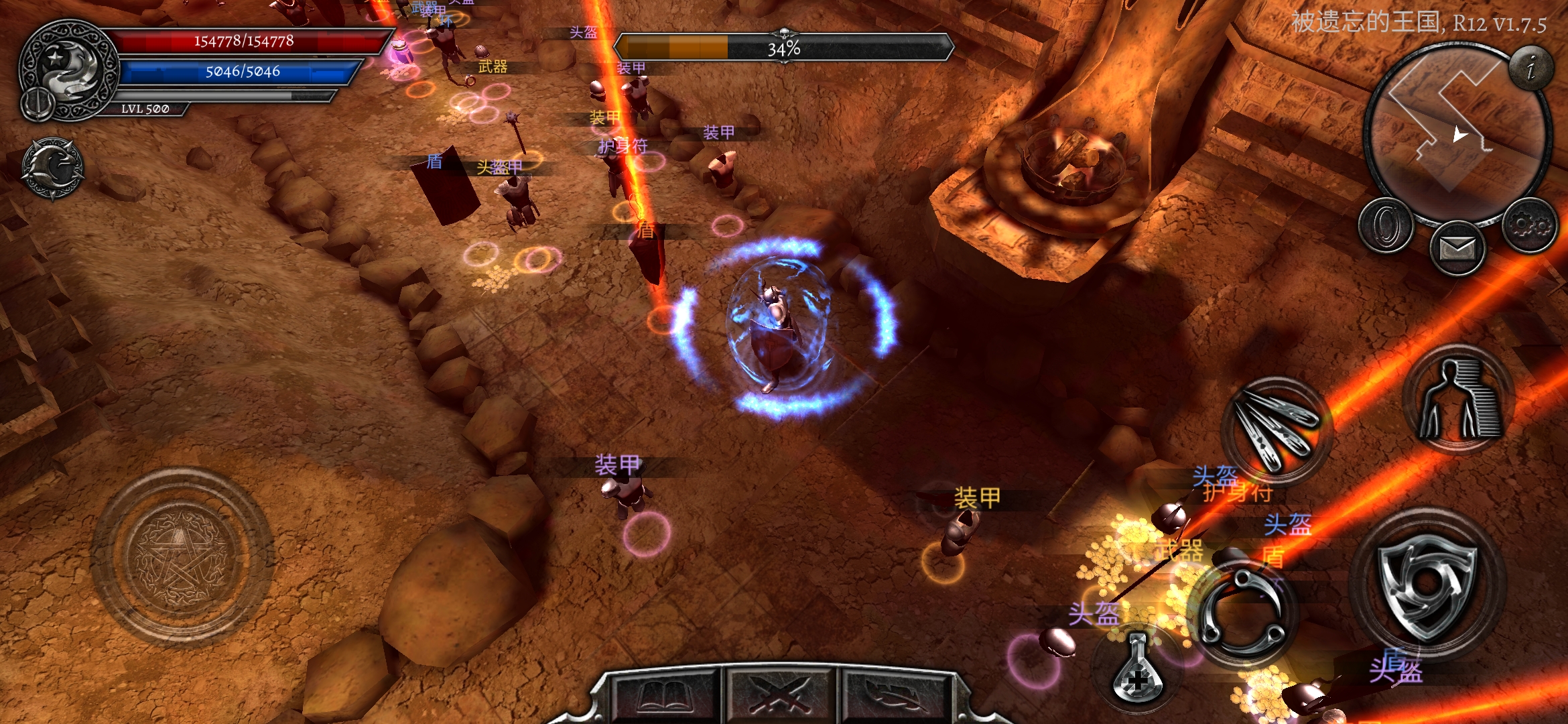This screenshot has width=1568, height=724.
Task: Tap the 34% enemy health bar at the top
Action: (x=784, y=48)
